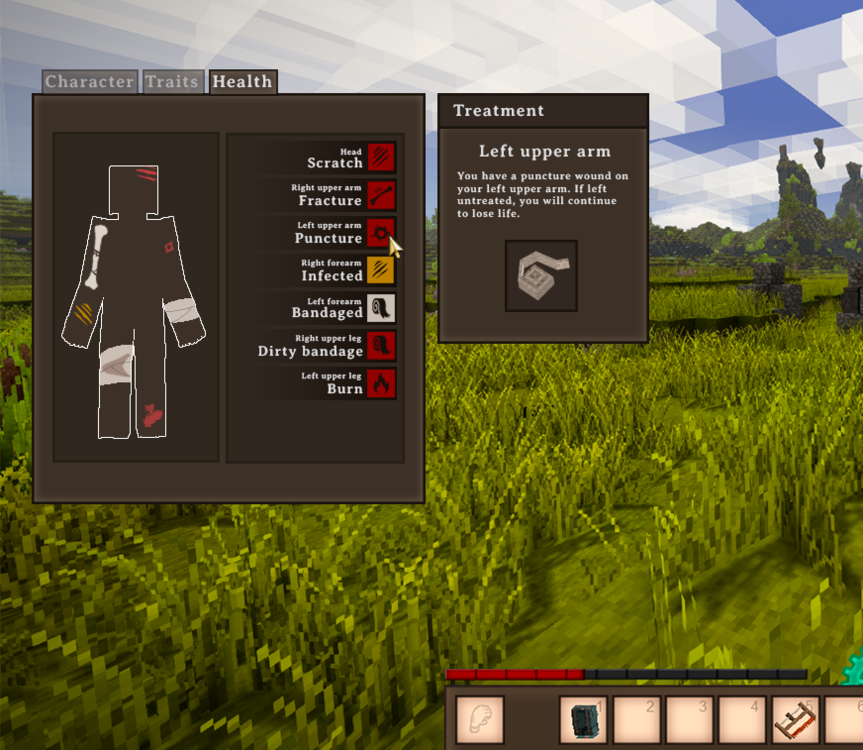The image size is (863, 750).
Task: Select hotbar slot 1 with the dark backpack
Action: [583, 720]
